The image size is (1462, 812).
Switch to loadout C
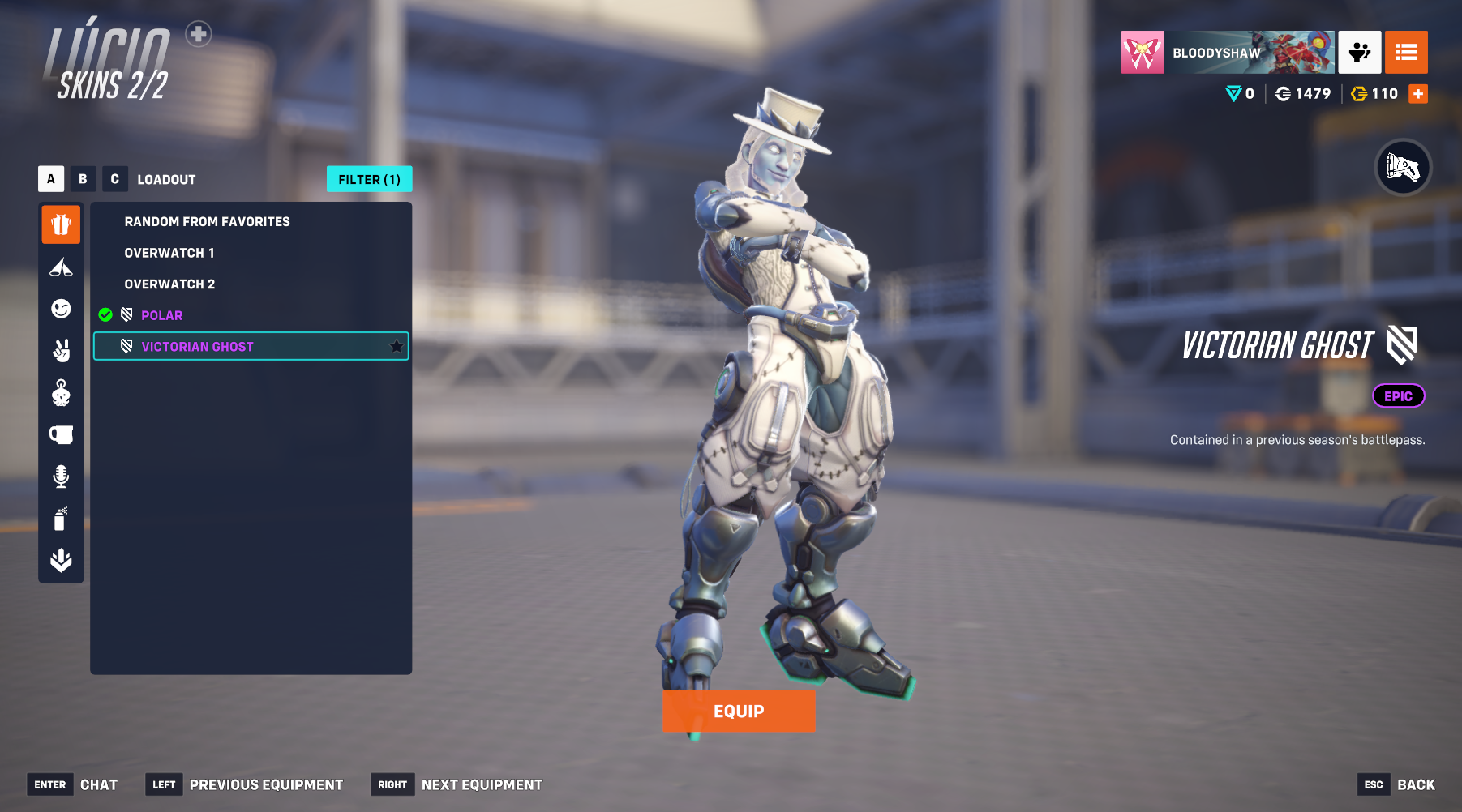pos(114,179)
